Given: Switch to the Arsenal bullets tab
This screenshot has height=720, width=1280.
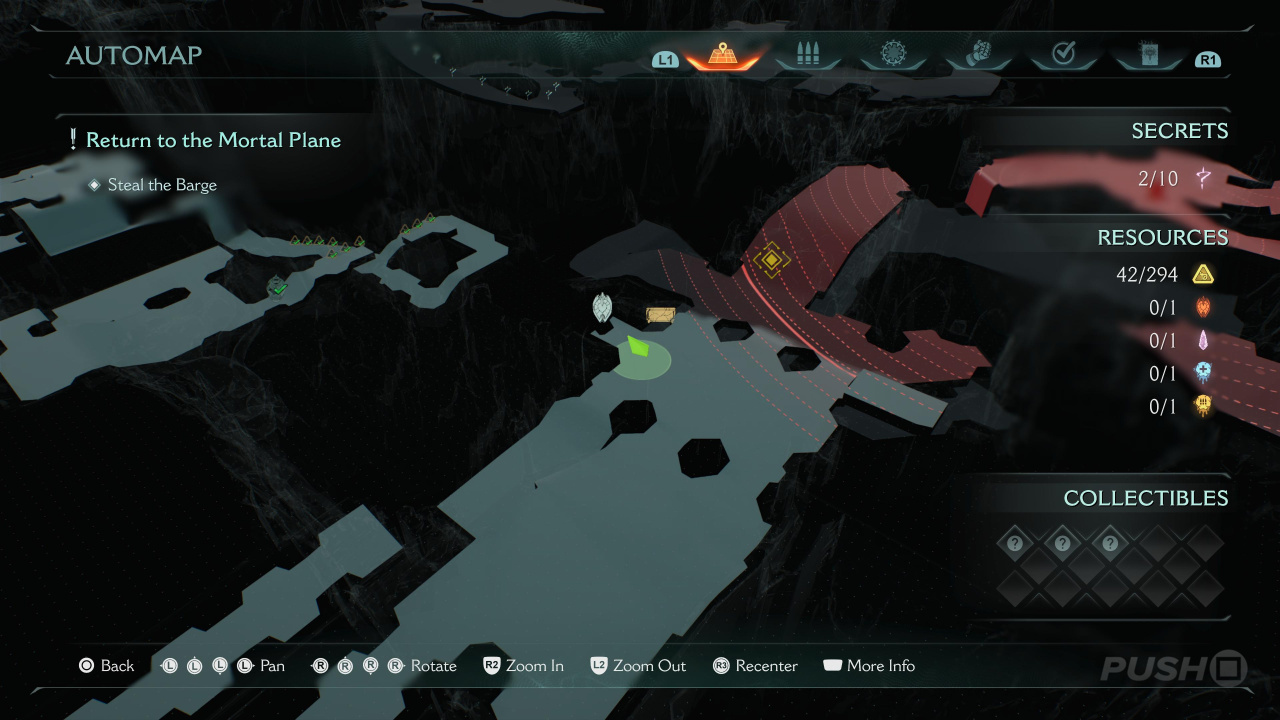Looking at the screenshot, I should [807, 56].
